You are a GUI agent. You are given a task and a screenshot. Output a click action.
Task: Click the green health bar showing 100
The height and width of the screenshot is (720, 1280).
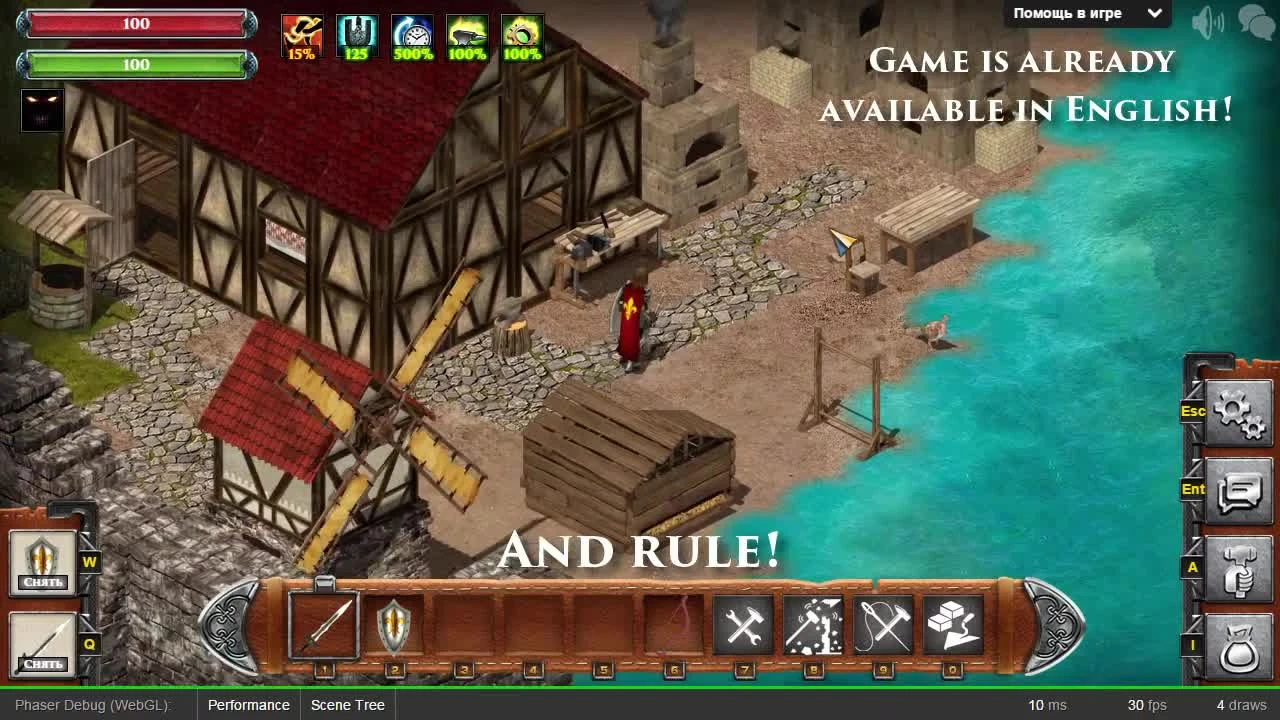point(136,64)
